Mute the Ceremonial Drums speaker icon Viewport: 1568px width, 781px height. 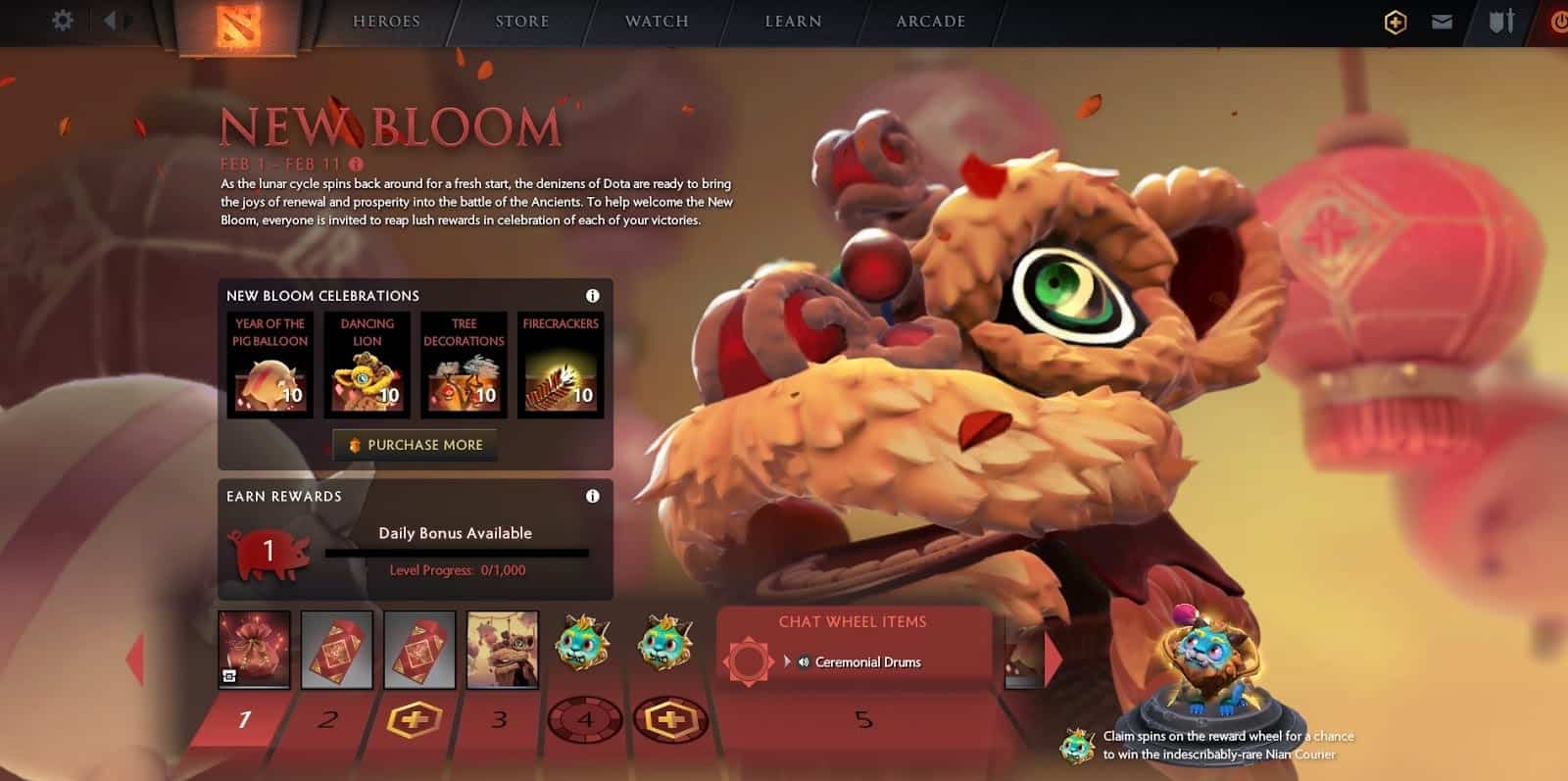pyautogui.click(x=805, y=661)
